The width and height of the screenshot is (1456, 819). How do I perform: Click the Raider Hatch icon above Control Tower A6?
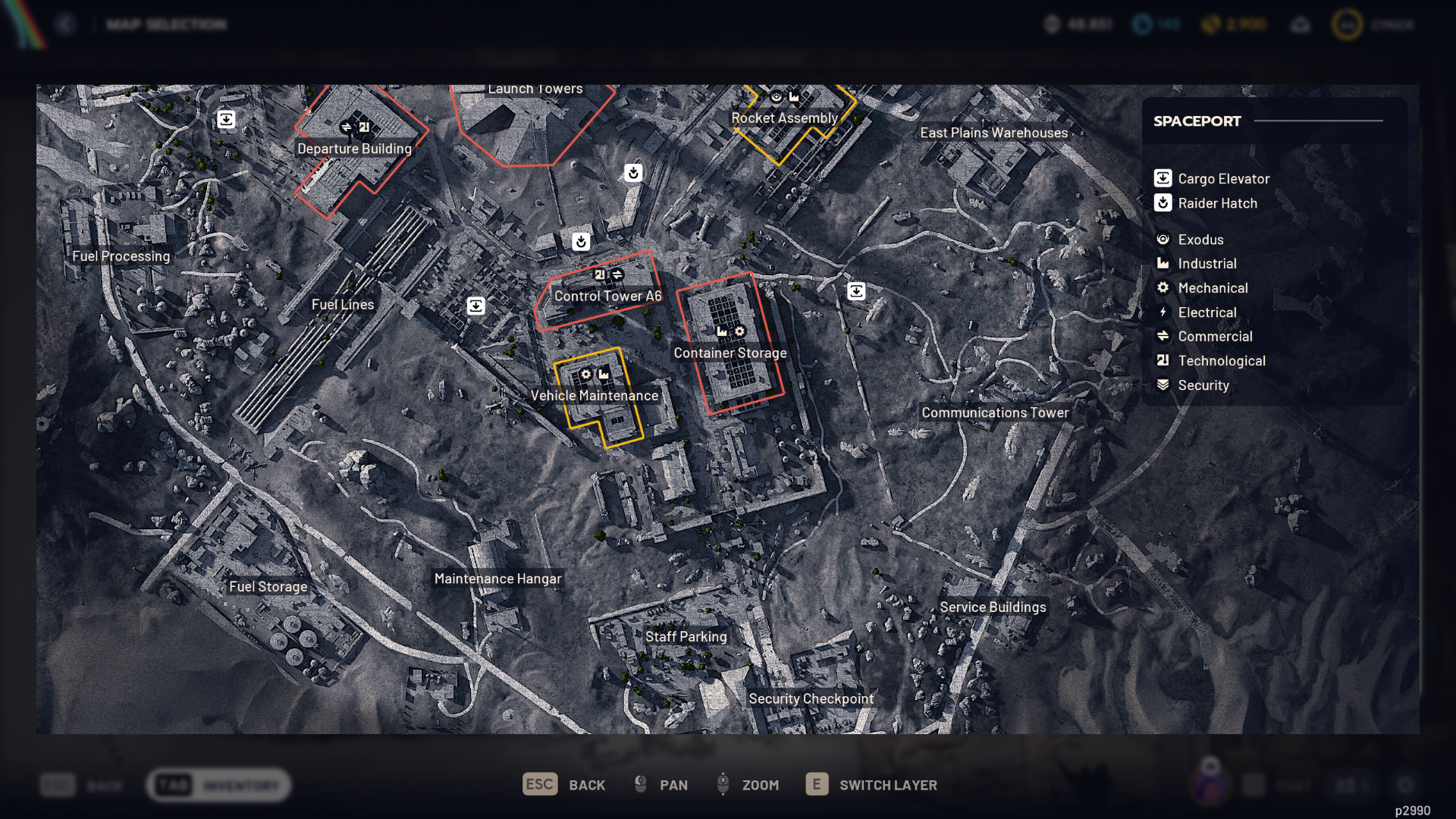point(579,241)
